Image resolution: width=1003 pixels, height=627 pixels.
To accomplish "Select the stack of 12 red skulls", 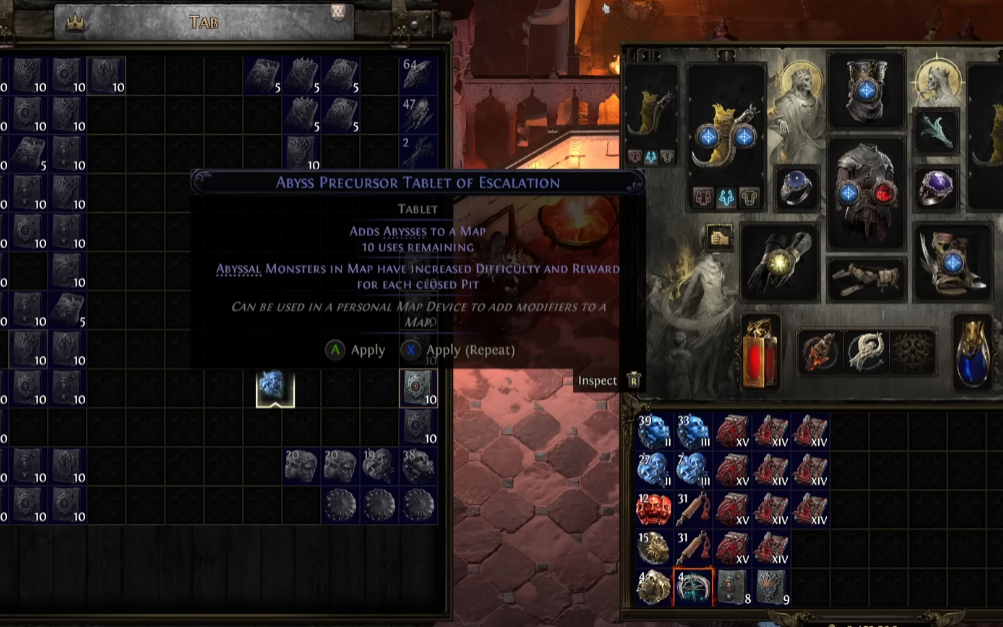I will tap(654, 509).
